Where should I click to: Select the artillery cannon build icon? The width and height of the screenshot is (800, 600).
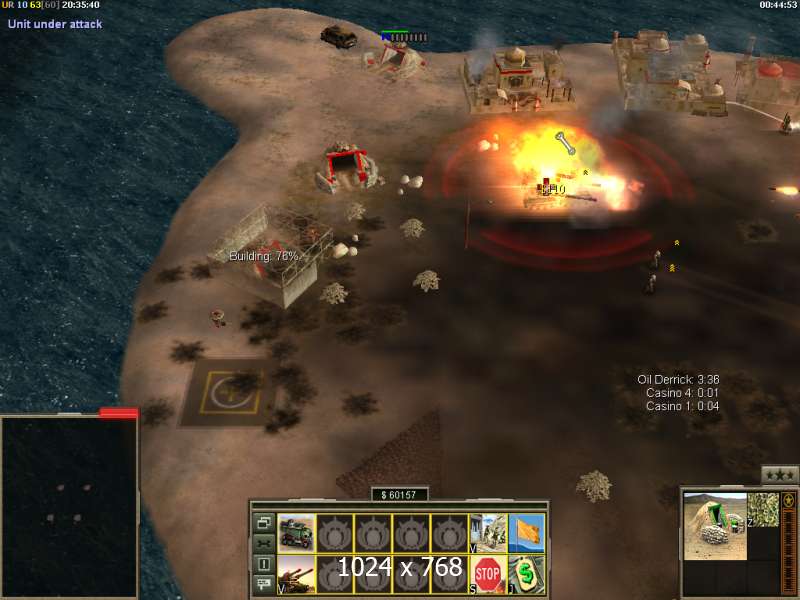pos(296,574)
